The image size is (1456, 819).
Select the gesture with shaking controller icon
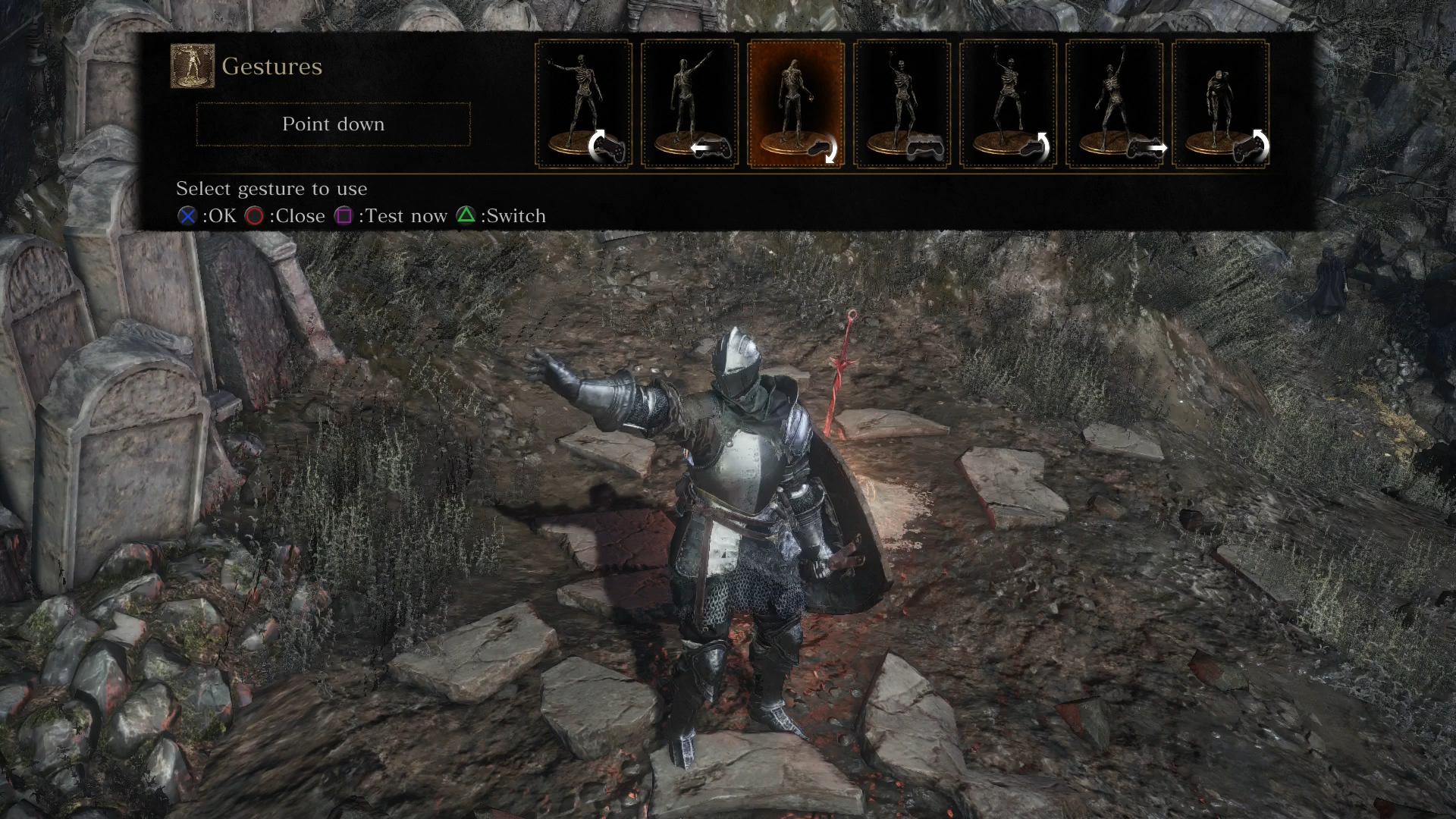tap(902, 104)
